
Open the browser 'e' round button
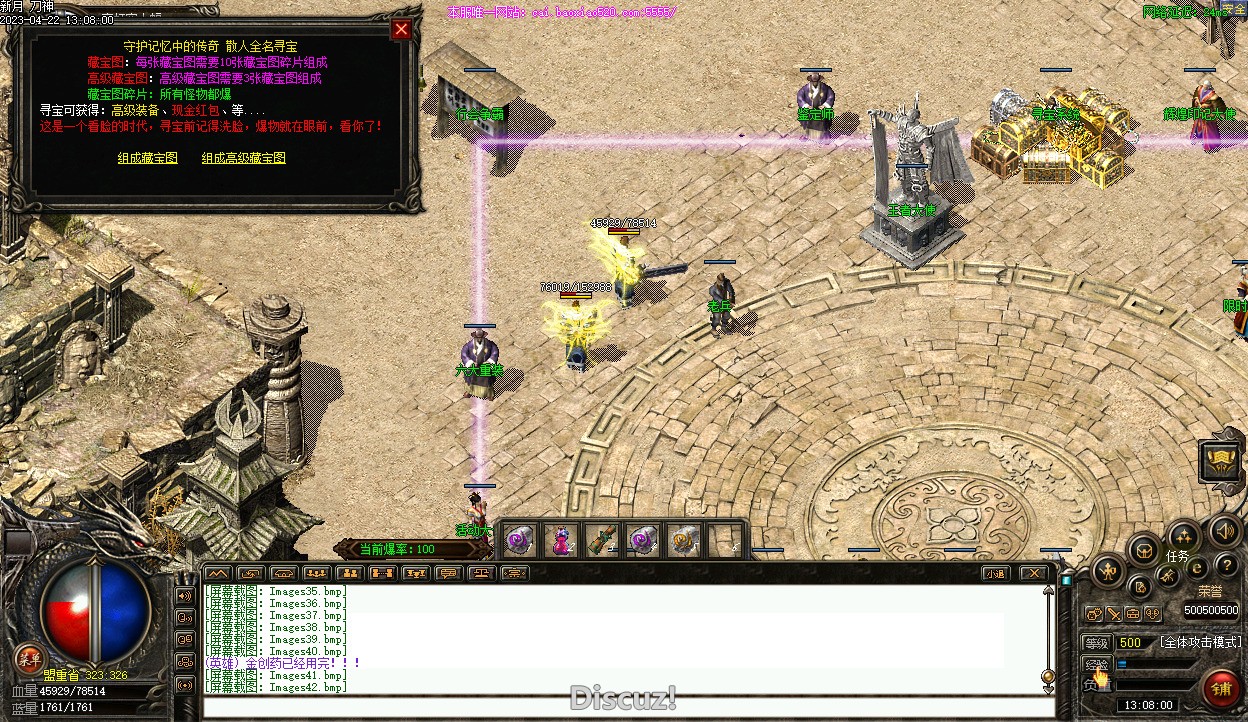pos(1197,568)
